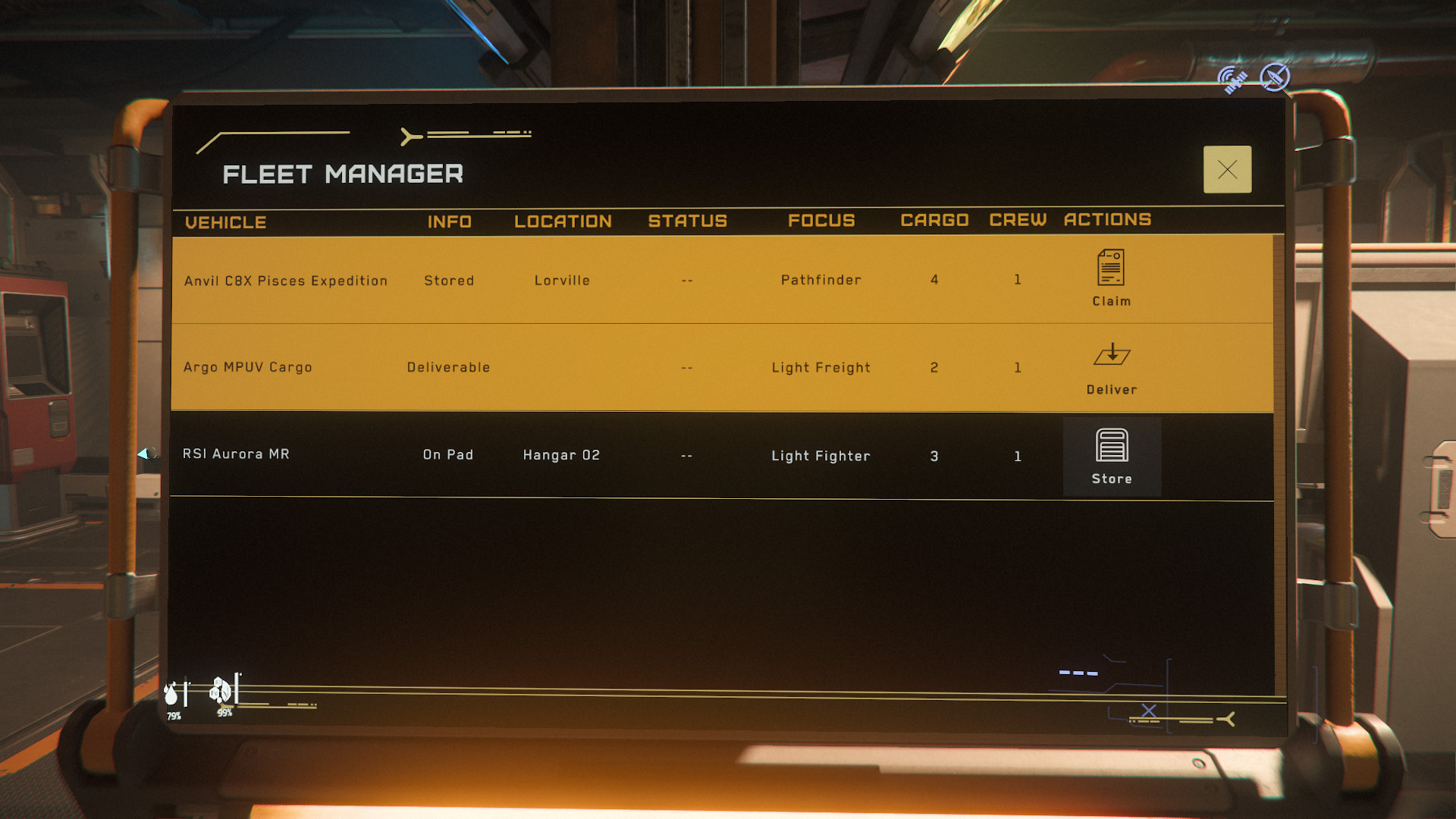Claim the Anvil C8X Pisces Expedition

tap(1111, 277)
